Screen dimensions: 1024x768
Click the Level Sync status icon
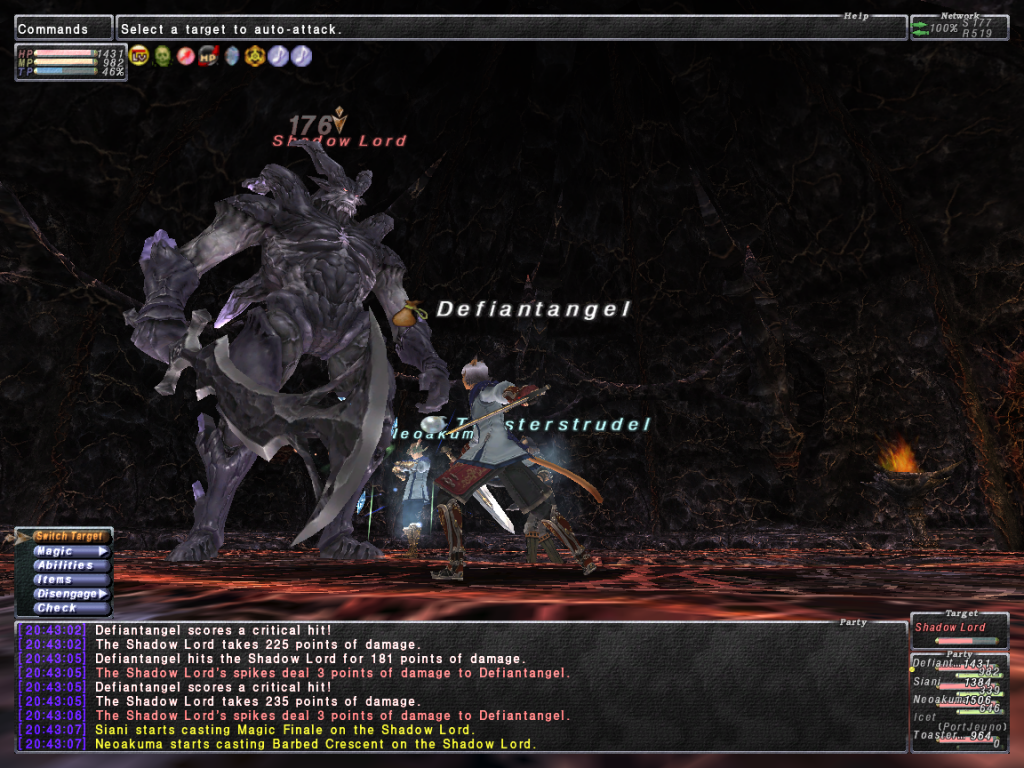click(140, 56)
